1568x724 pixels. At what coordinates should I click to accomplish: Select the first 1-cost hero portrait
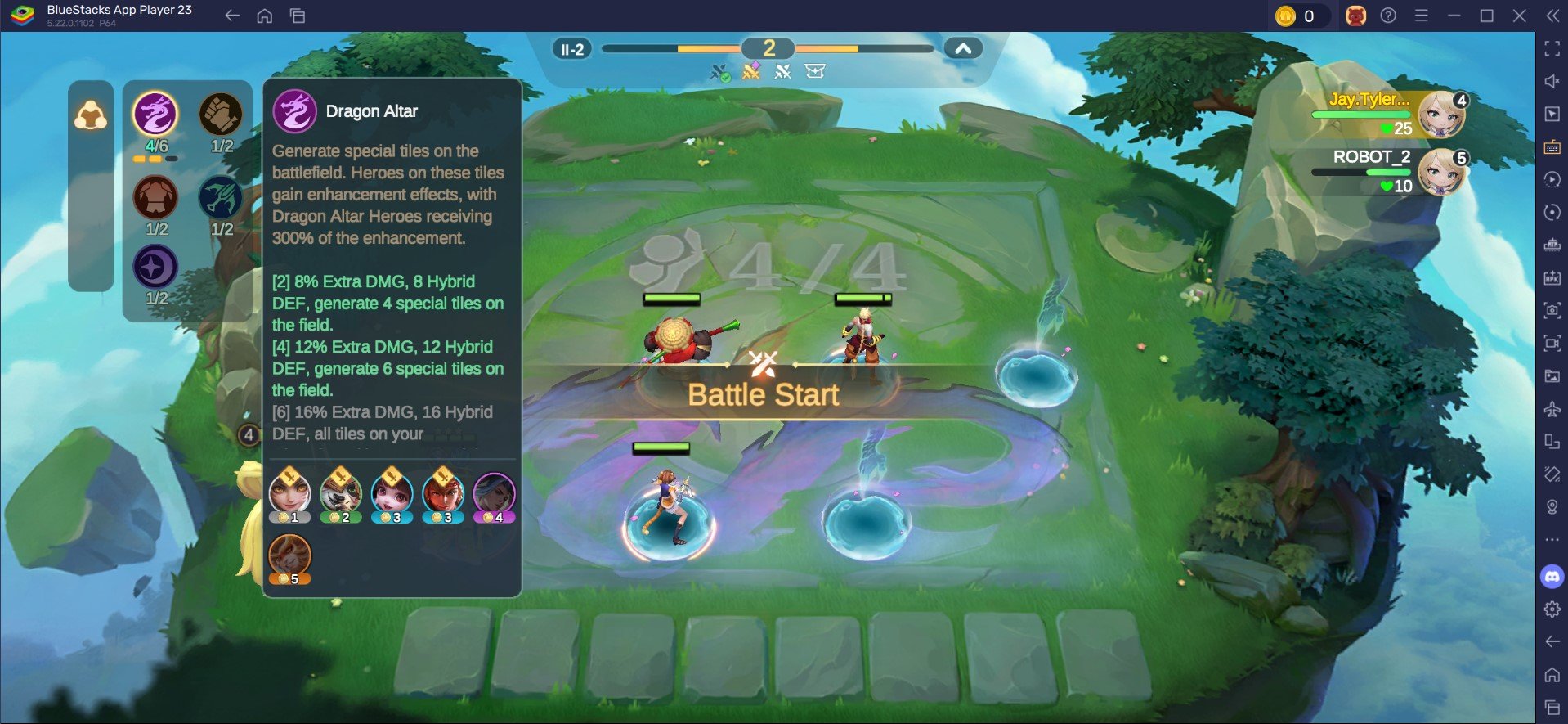[291, 493]
